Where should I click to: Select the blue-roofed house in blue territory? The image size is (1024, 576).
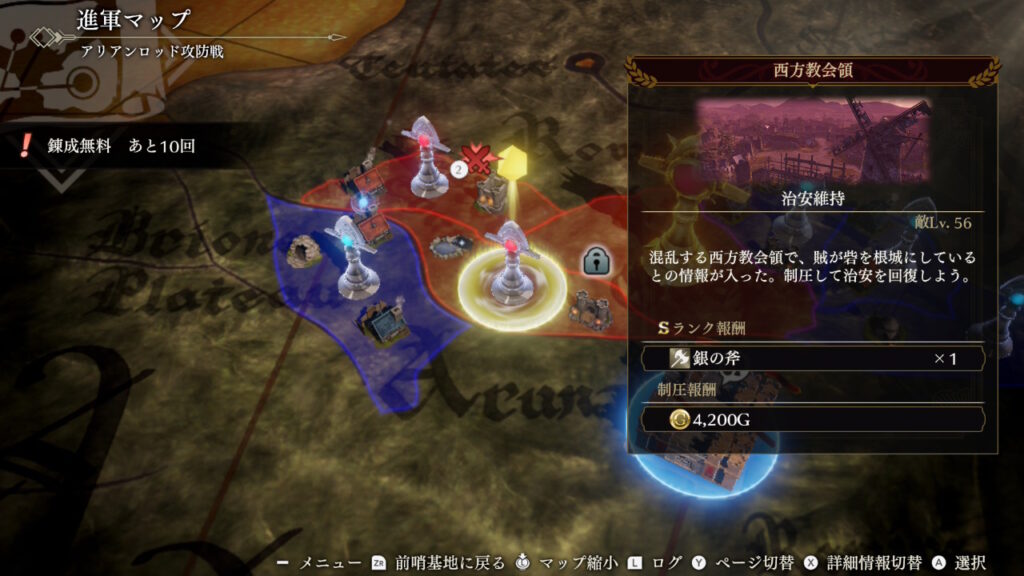point(385,324)
